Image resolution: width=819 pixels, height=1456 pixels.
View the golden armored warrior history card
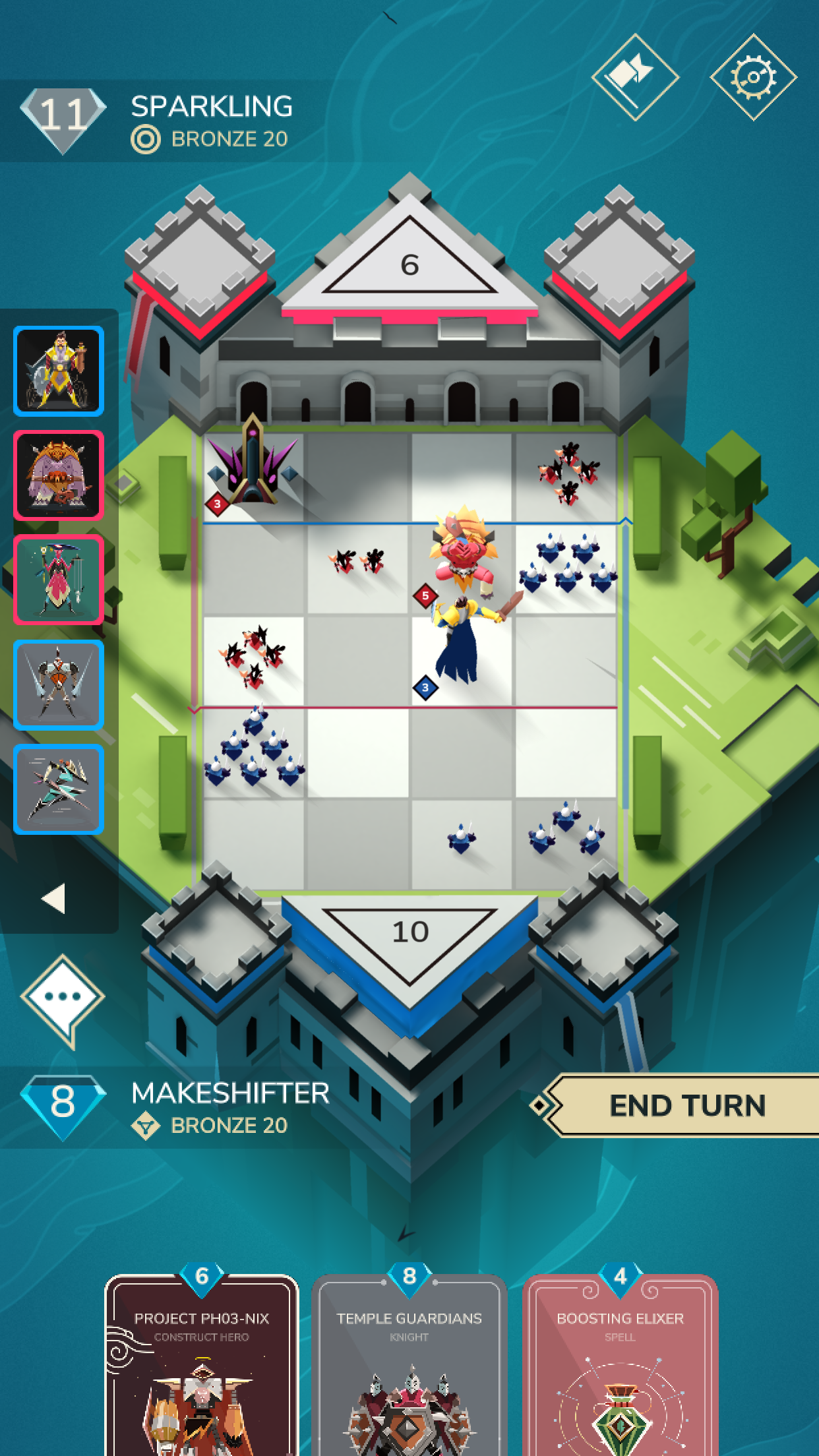click(59, 371)
